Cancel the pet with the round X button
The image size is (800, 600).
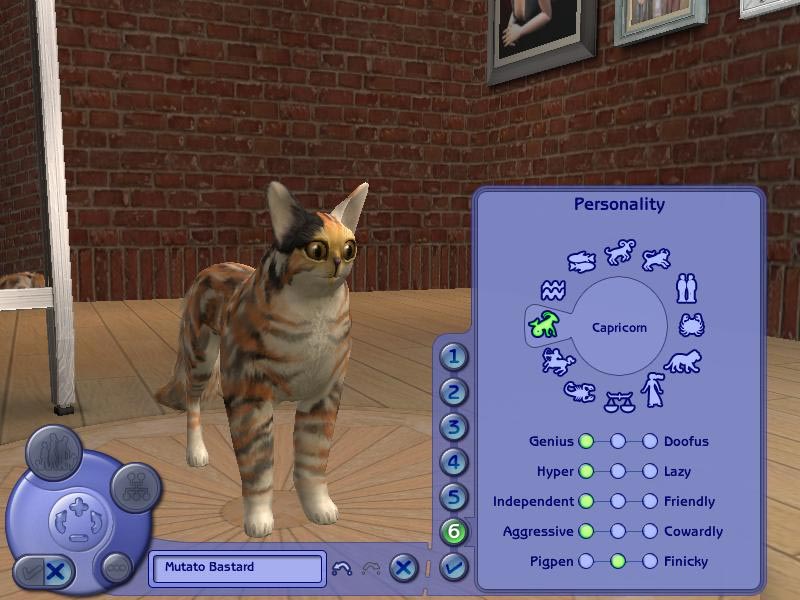pyautogui.click(x=403, y=568)
